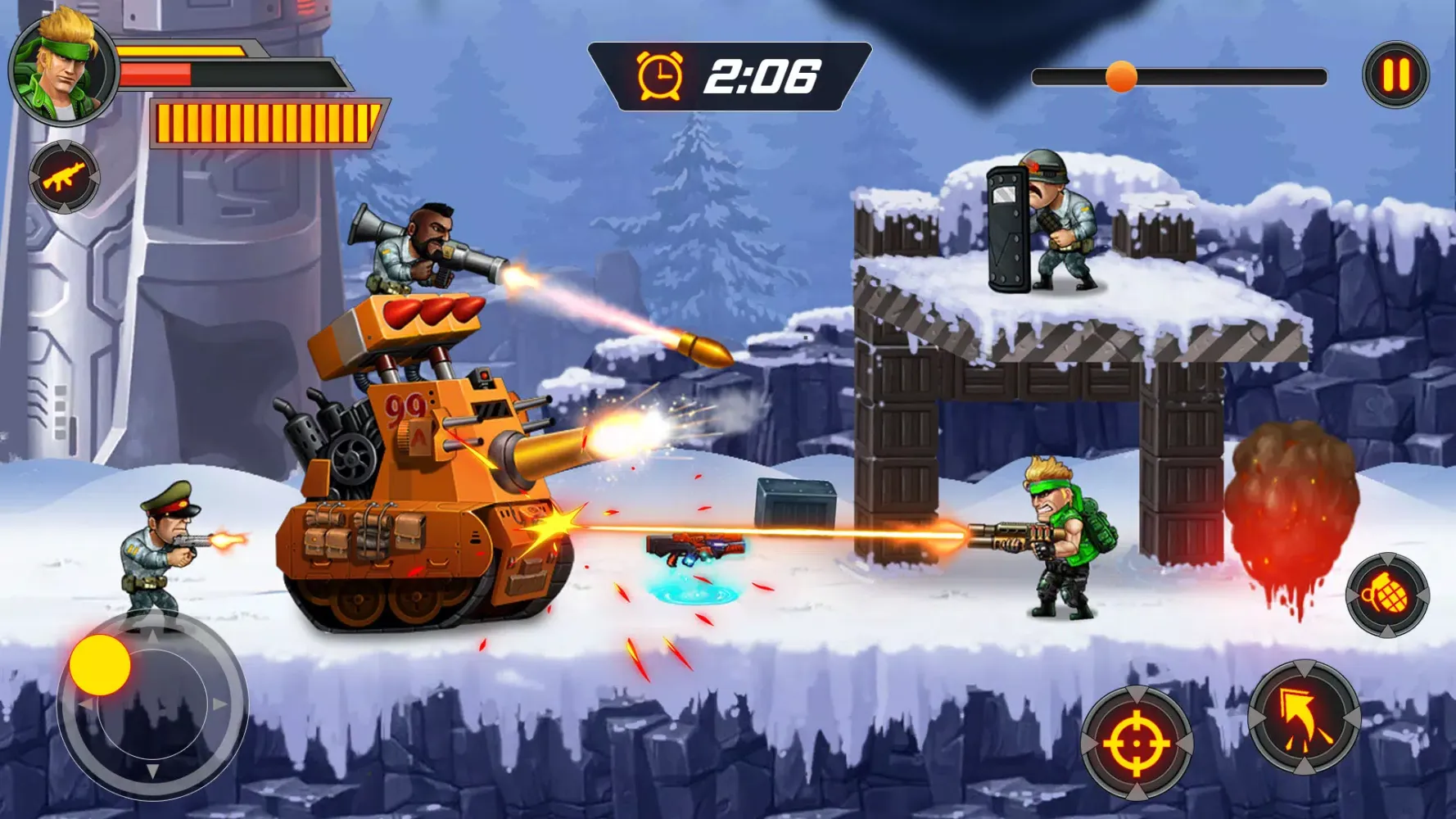This screenshot has height=819, width=1456.
Task: Pause the game with the pause button
Action: coord(1395,75)
